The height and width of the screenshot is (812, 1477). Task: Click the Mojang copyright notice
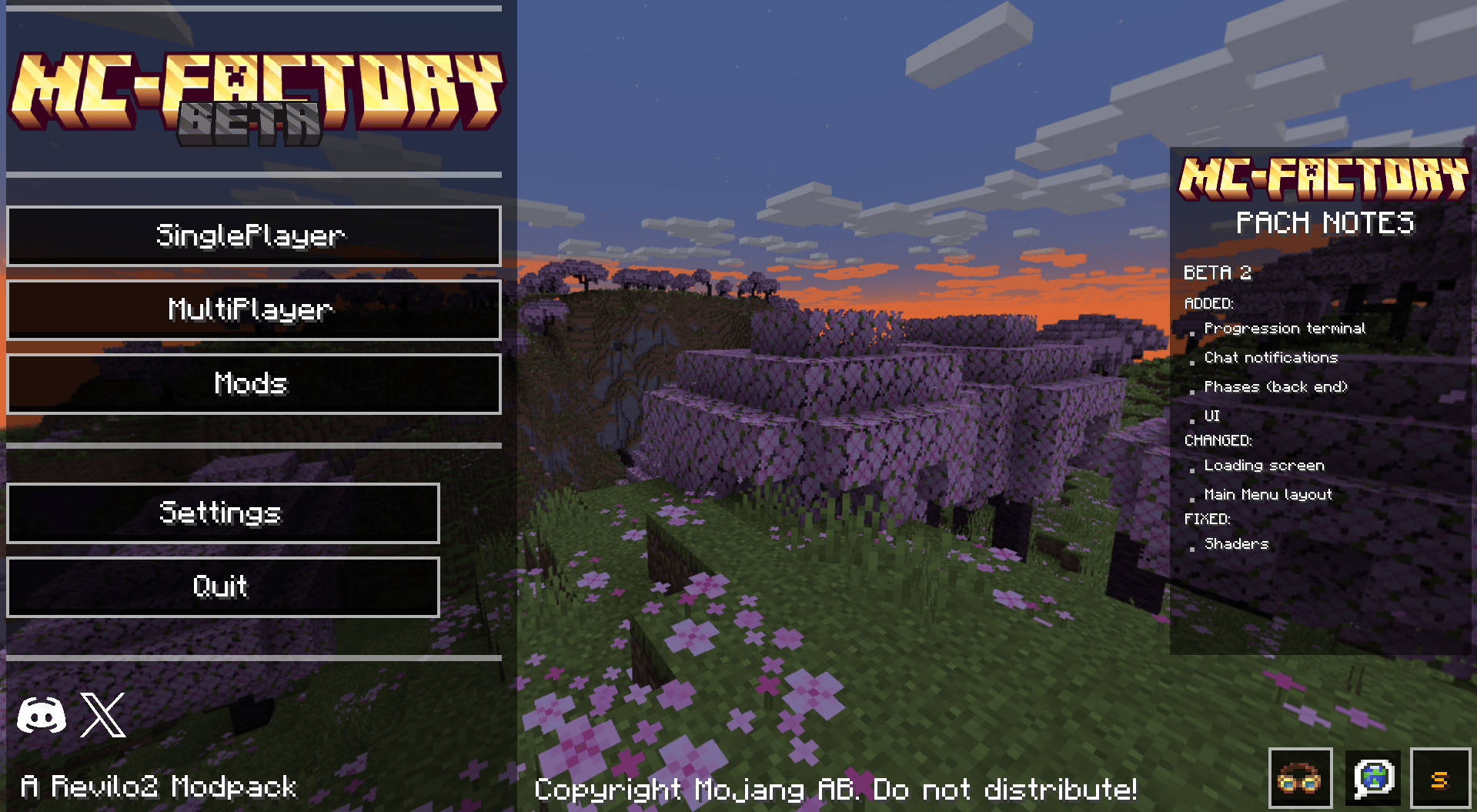[x=836, y=790]
